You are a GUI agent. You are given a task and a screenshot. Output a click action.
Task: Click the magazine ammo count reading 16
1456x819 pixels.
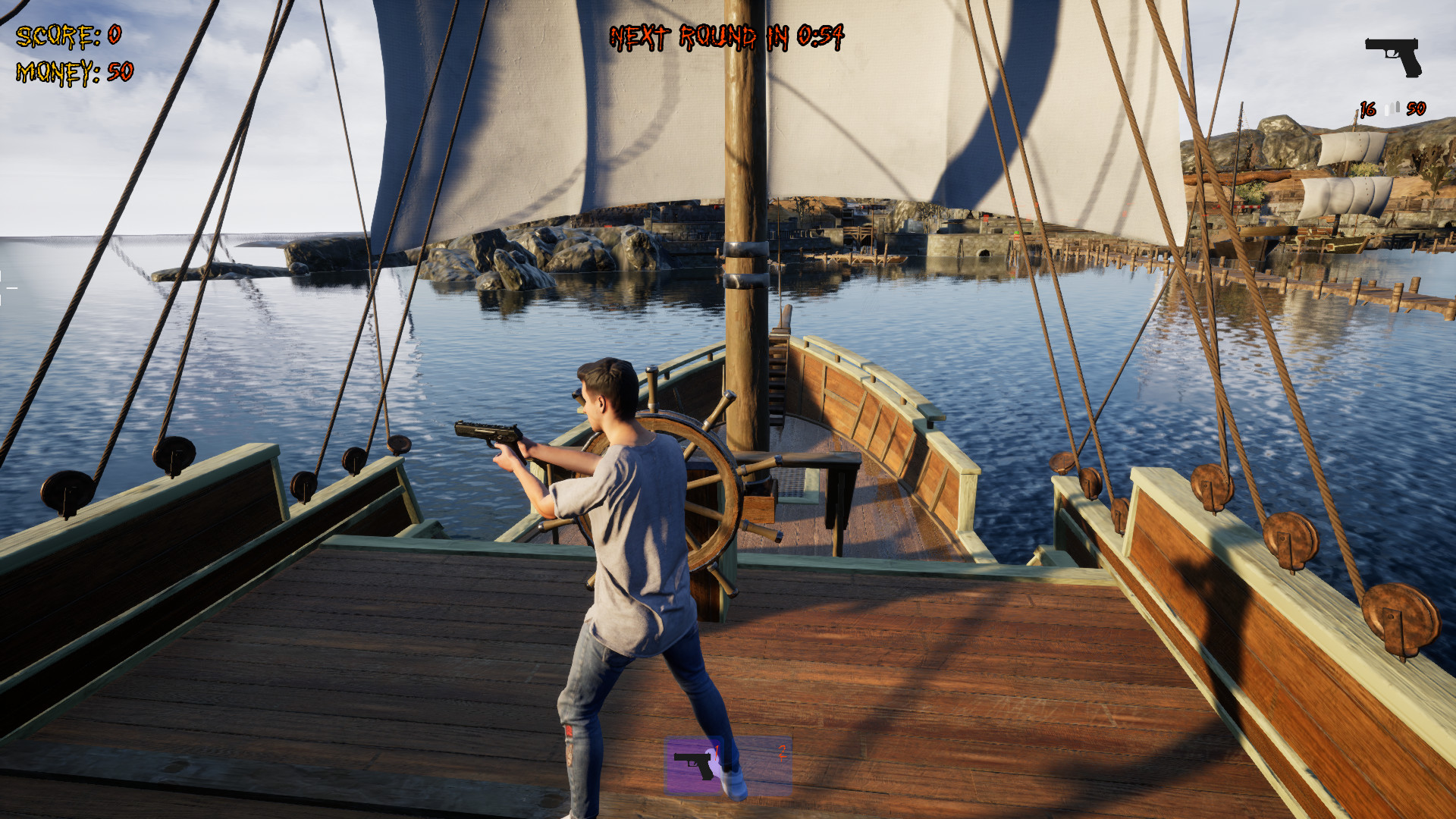point(1367,108)
